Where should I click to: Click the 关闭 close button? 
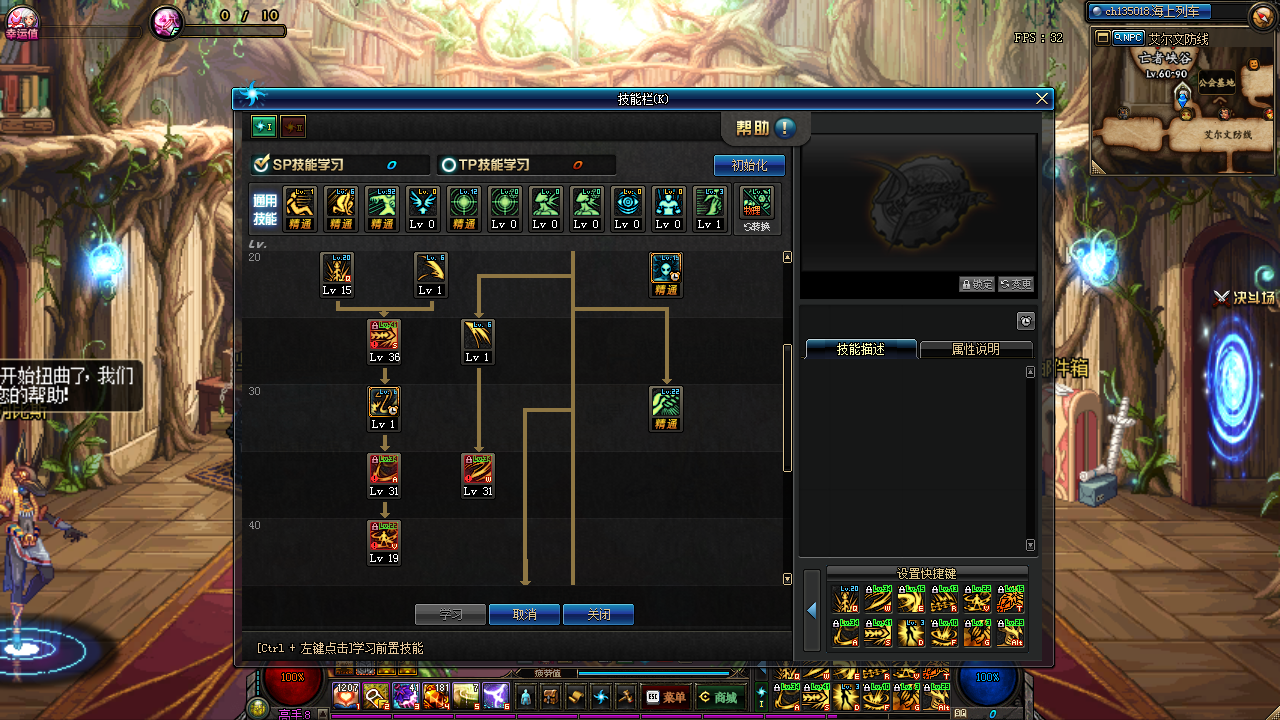tap(598, 615)
